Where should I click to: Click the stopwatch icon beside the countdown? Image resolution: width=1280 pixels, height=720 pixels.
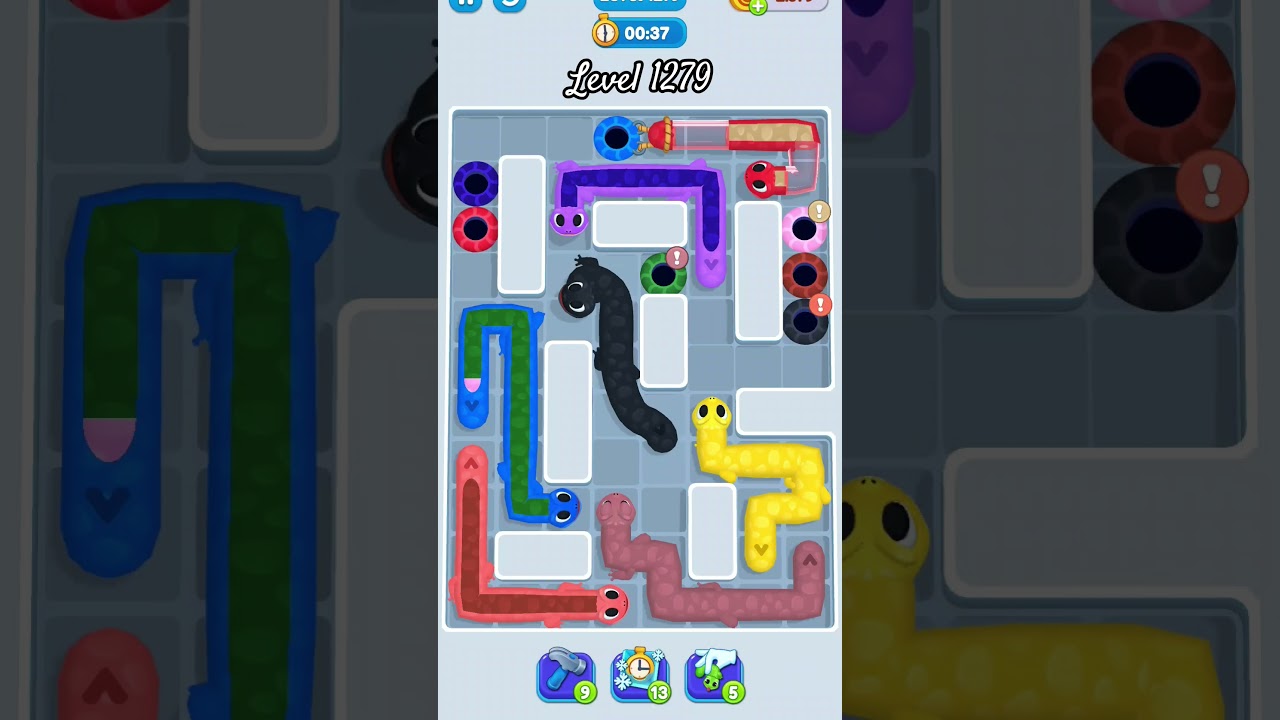click(603, 32)
